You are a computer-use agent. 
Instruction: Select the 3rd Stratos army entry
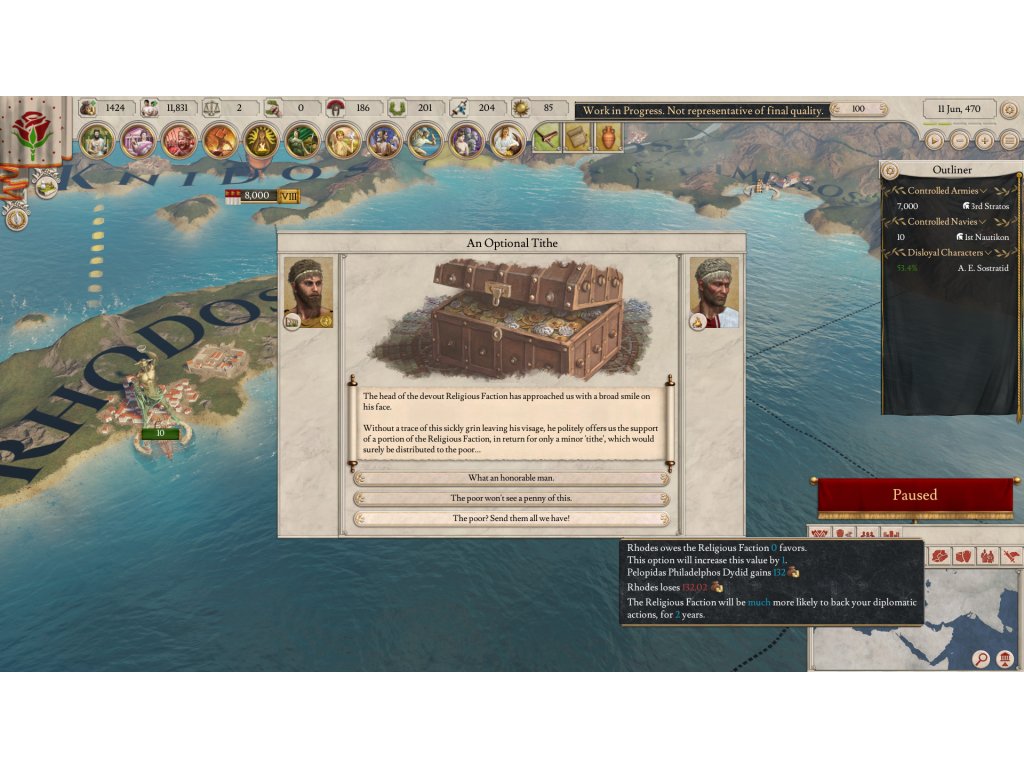(979, 206)
